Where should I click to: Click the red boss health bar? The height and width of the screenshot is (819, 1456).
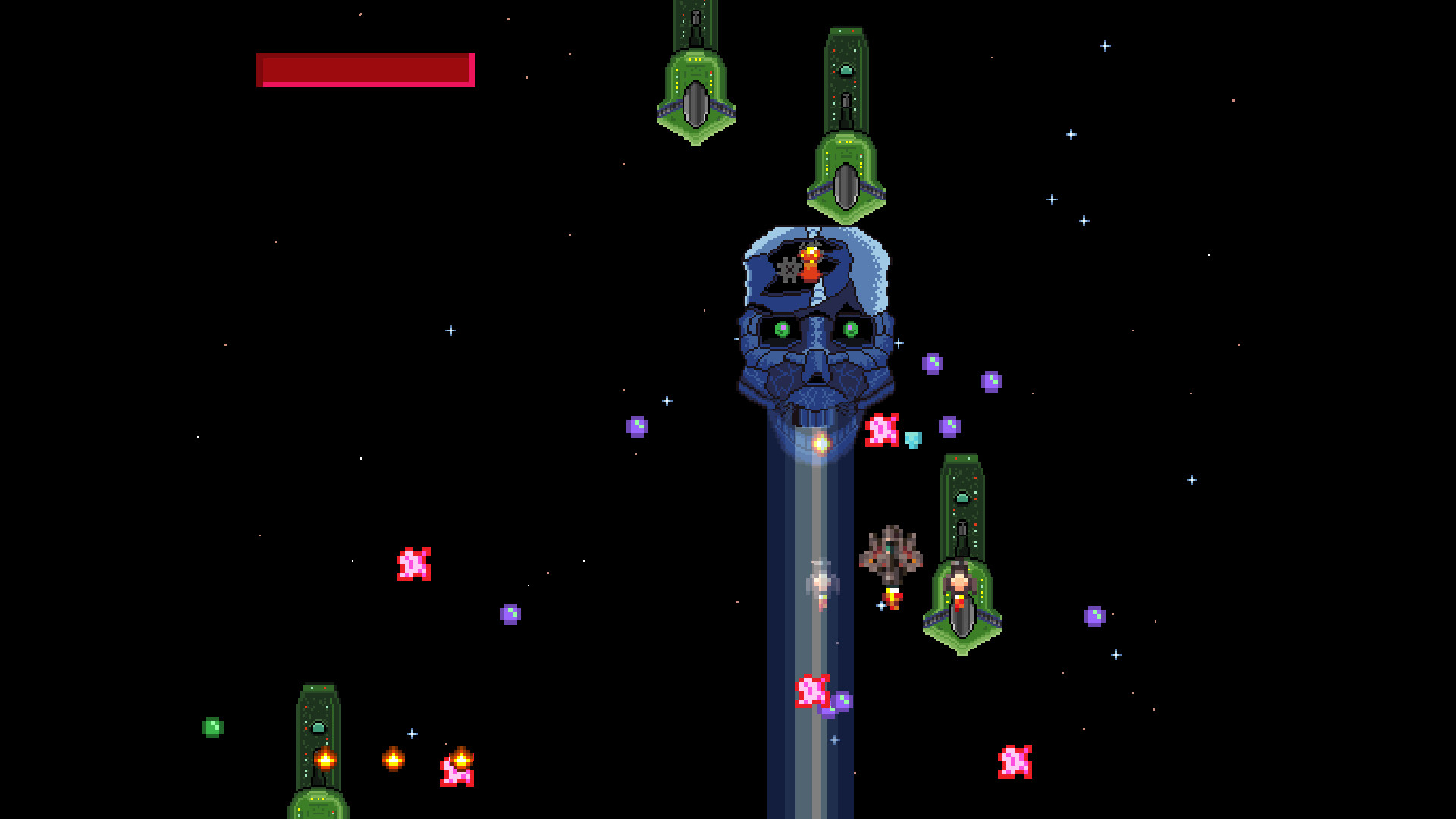click(x=366, y=71)
